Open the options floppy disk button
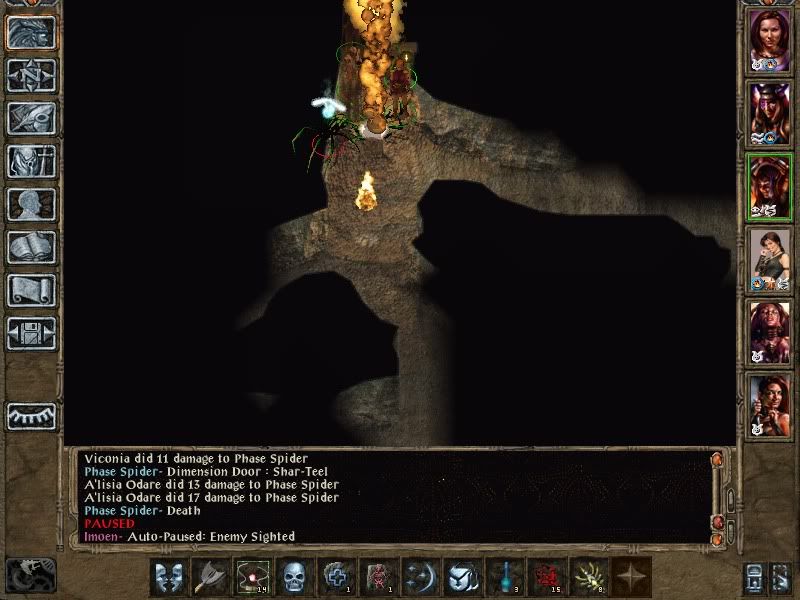Viewport: 800px width, 600px height. [x=32, y=333]
